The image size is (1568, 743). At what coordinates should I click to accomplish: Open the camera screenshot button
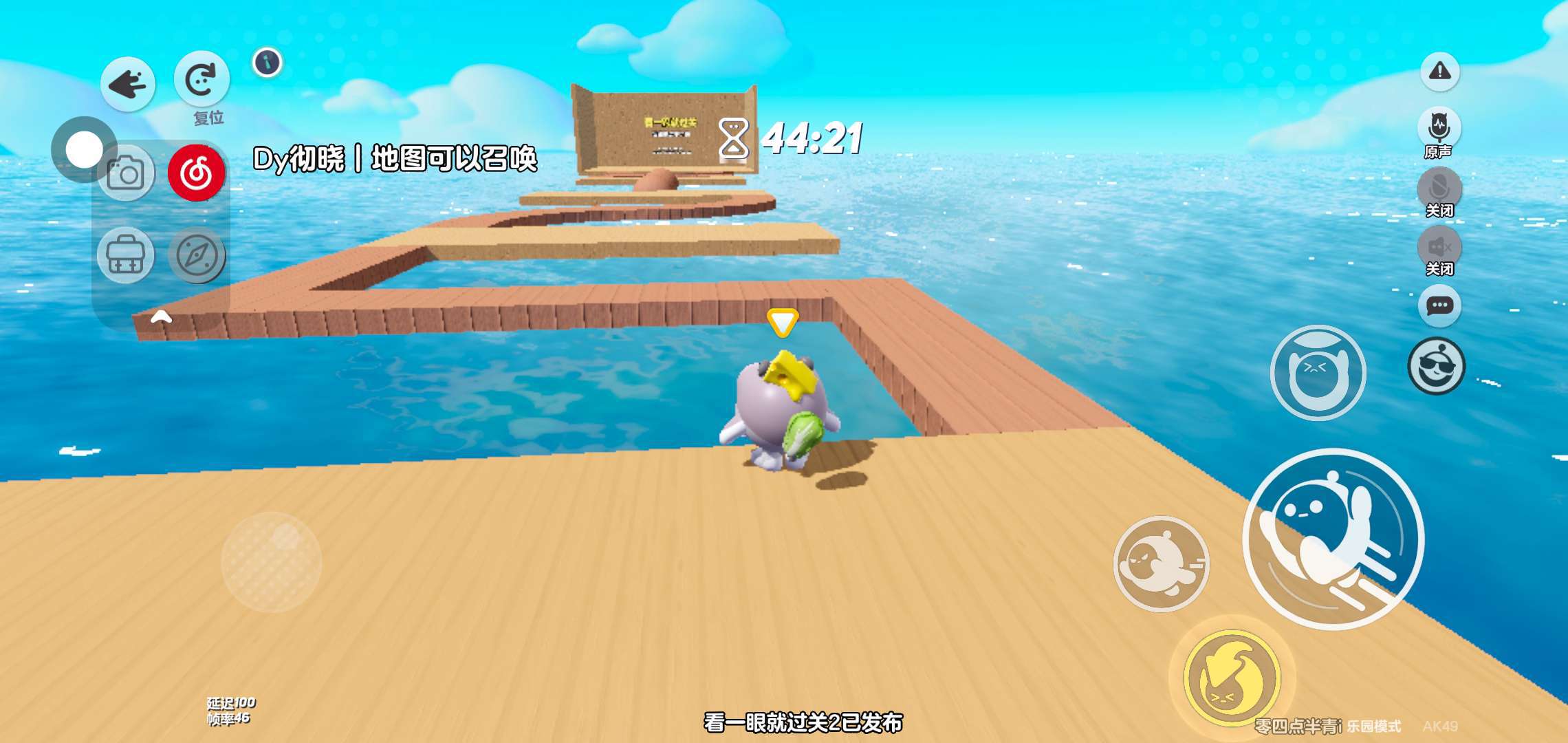pyautogui.click(x=126, y=173)
